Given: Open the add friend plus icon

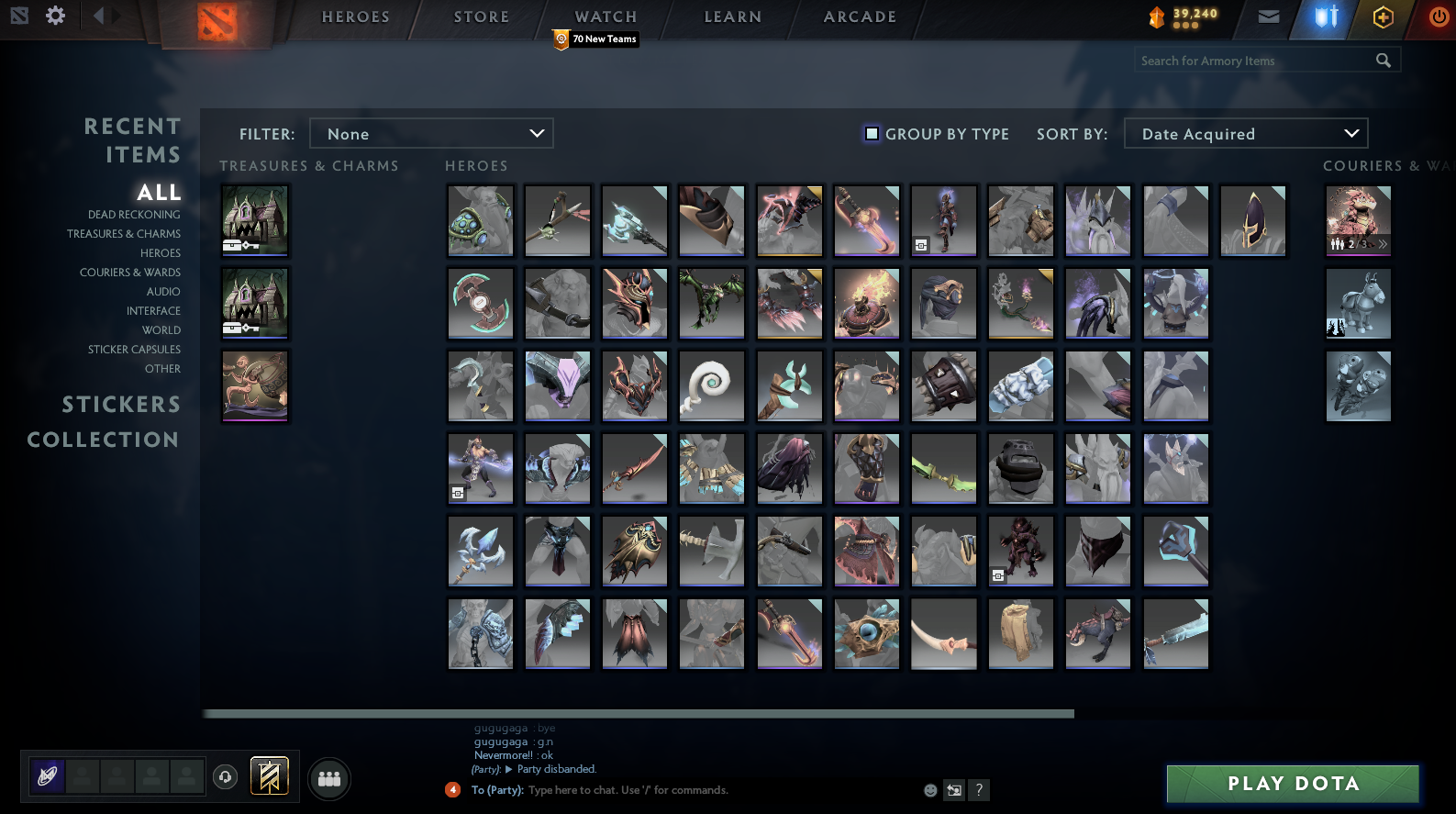Looking at the screenshot, I should coord(1383,16).
